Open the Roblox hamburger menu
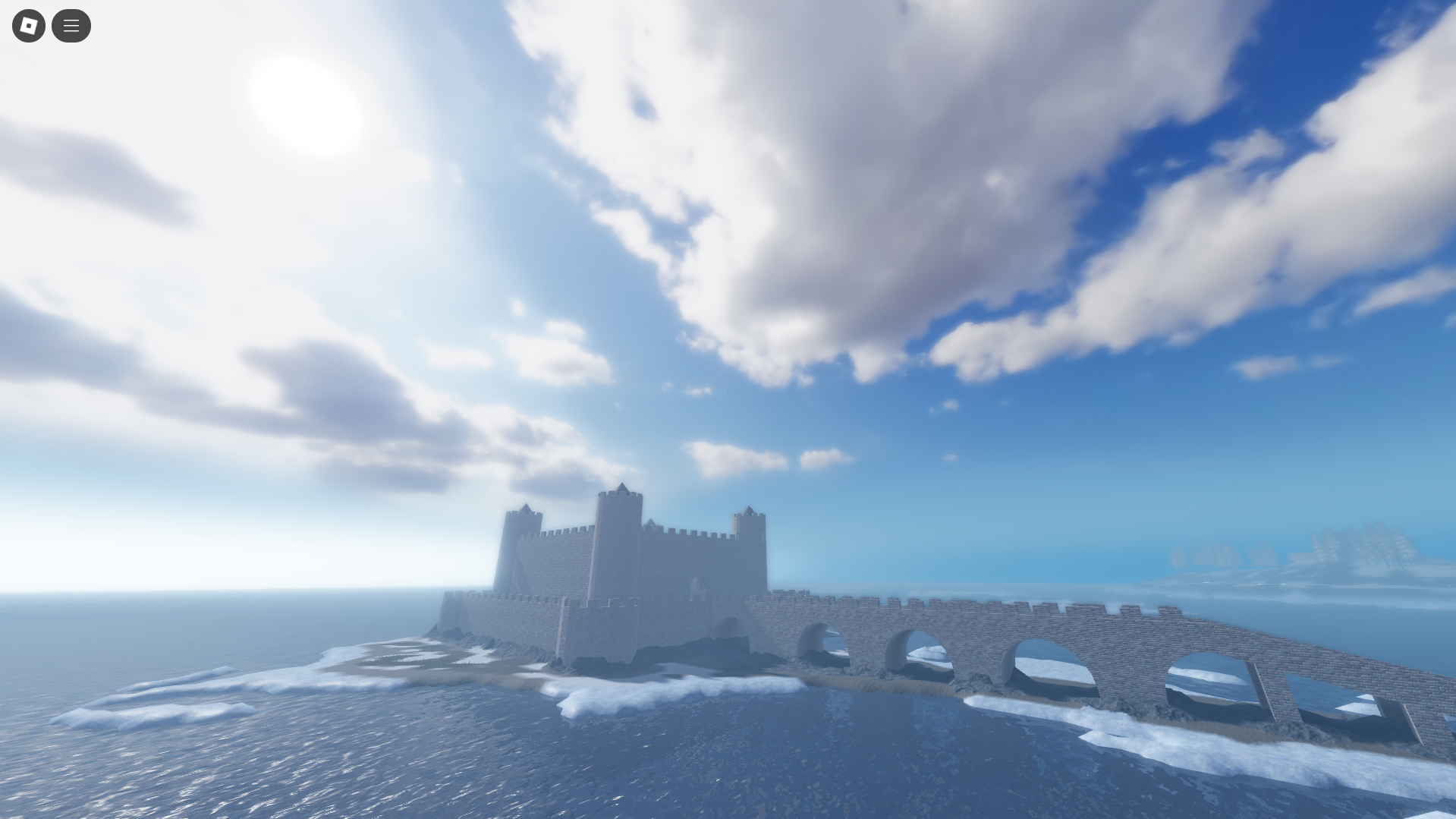The image size is (1456, 819). click(x=71, y=25)
